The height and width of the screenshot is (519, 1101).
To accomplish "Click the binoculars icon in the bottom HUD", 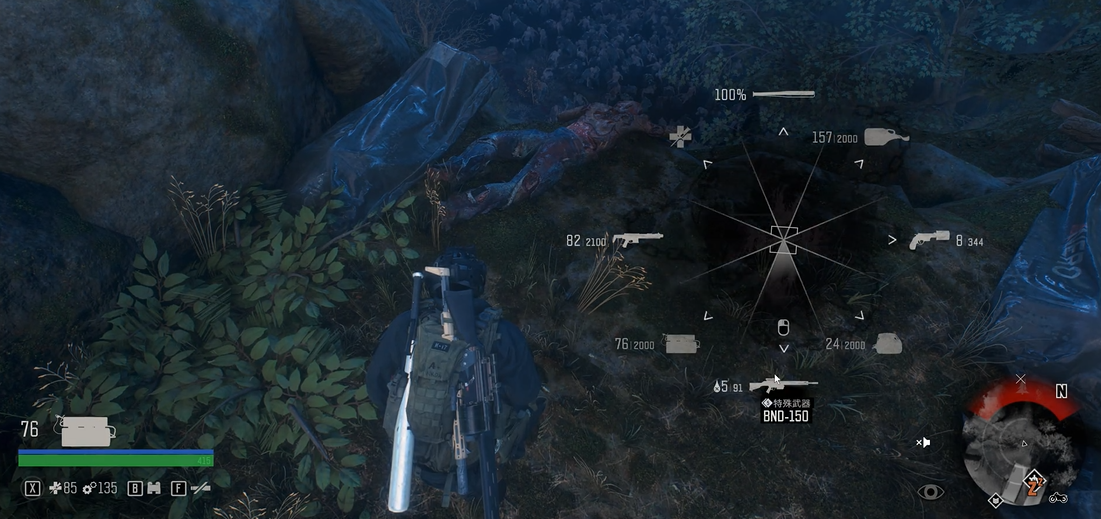I will pyautogui.click(x=153, y=488).
